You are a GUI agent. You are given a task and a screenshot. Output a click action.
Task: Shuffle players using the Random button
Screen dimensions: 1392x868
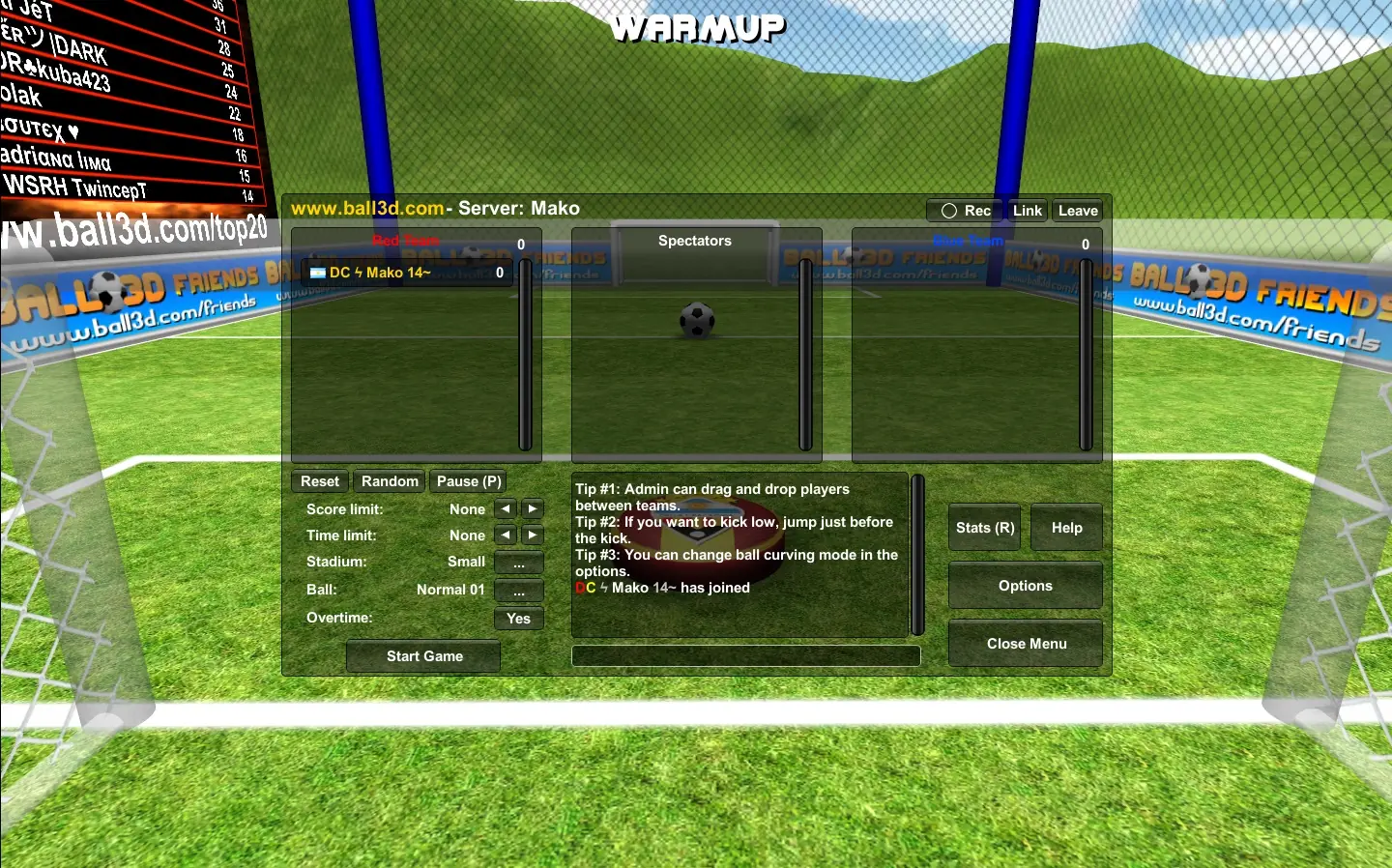(389, 480)
